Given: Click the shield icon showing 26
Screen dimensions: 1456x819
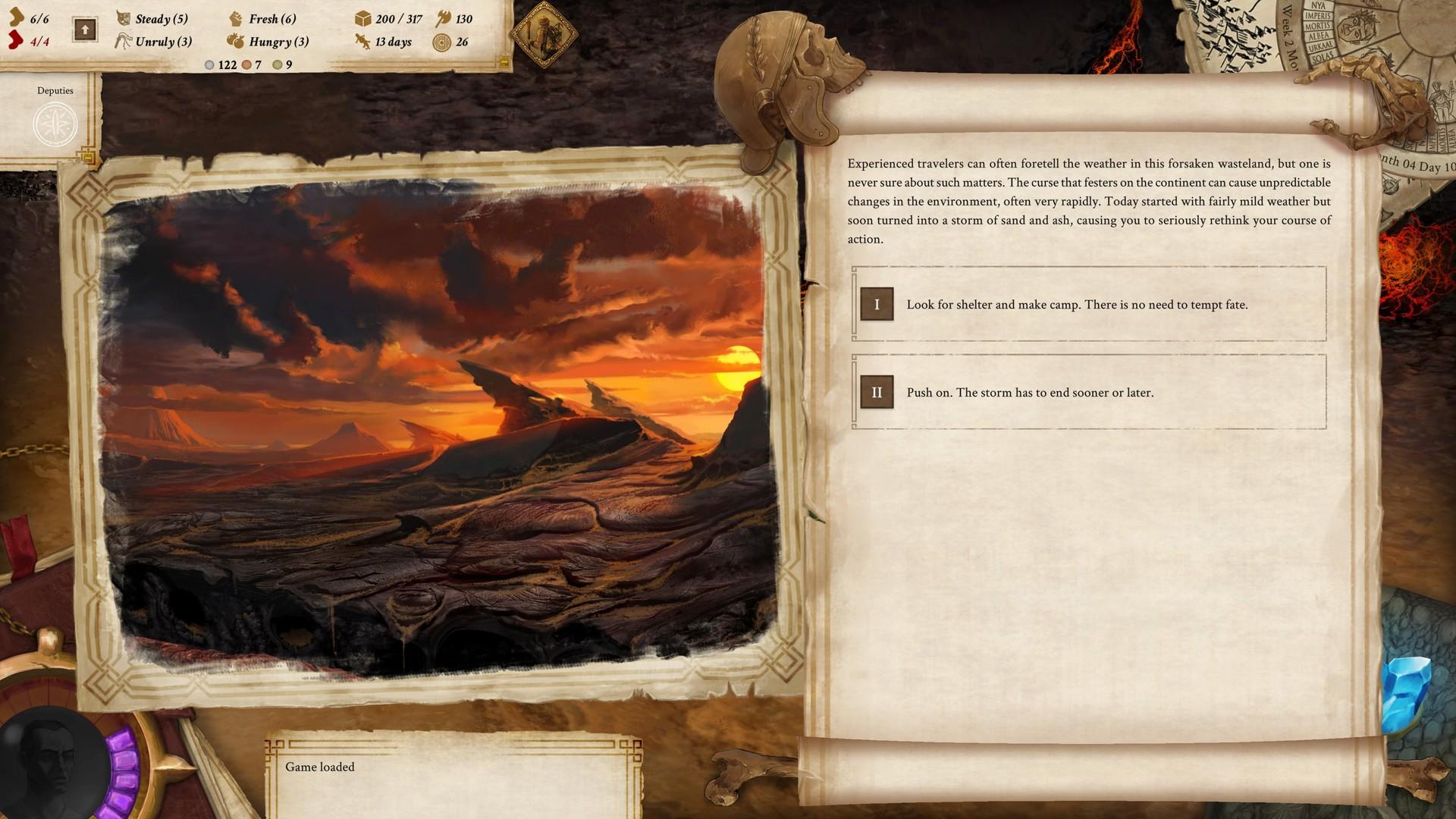Looking at the screenshot, I should pos(441,42).
